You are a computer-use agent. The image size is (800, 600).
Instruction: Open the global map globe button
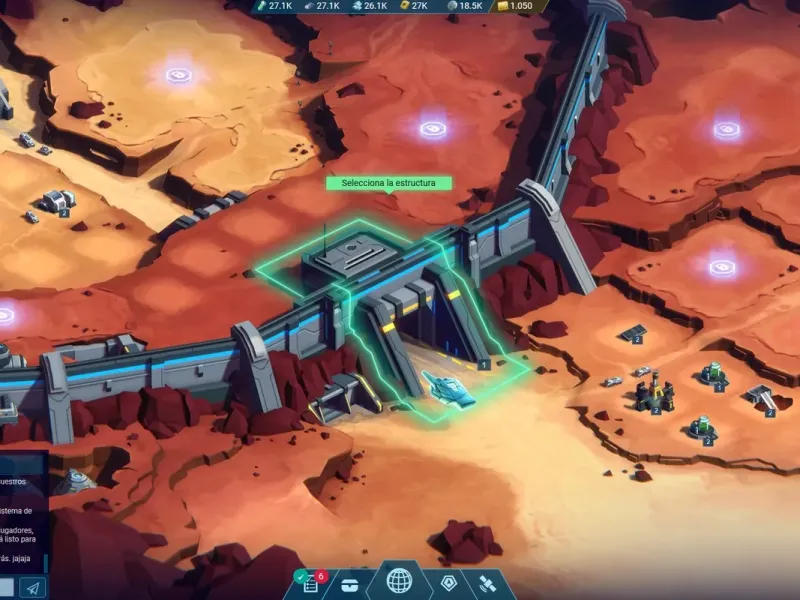point(399,581)
